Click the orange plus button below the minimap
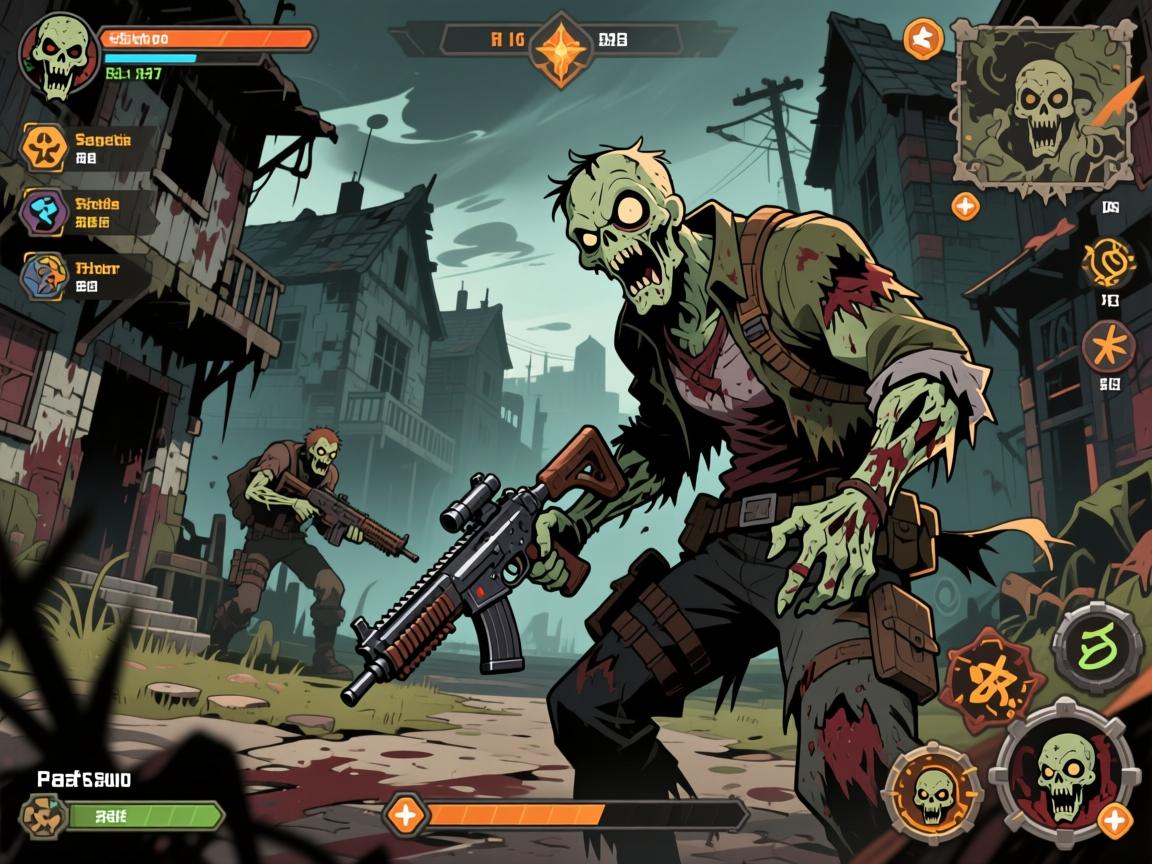The image size is (1152, 864). [x=965, y=207]
